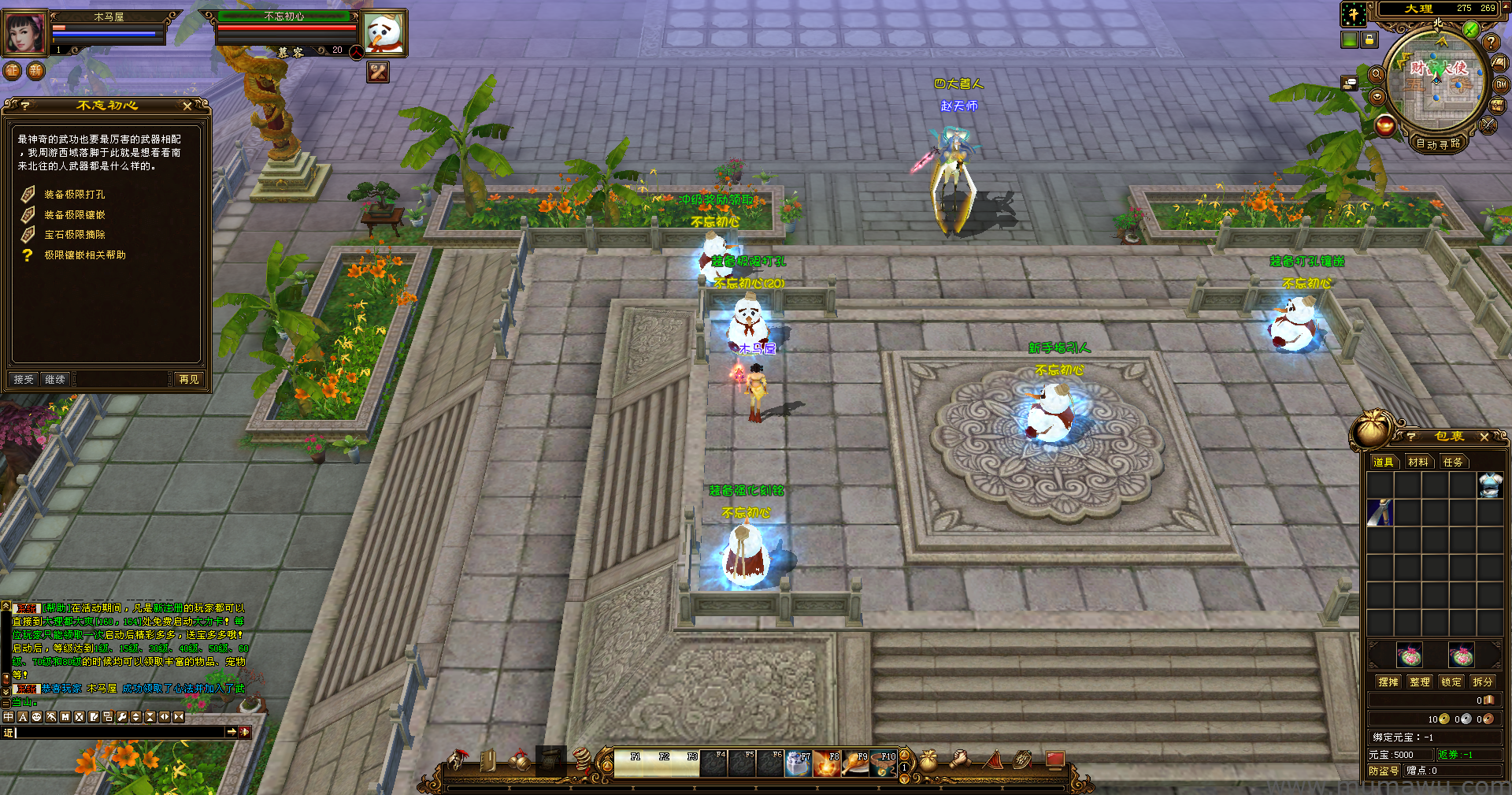Use the F9 roast chicken item
Screen dimensions: 1512x795
856,763
